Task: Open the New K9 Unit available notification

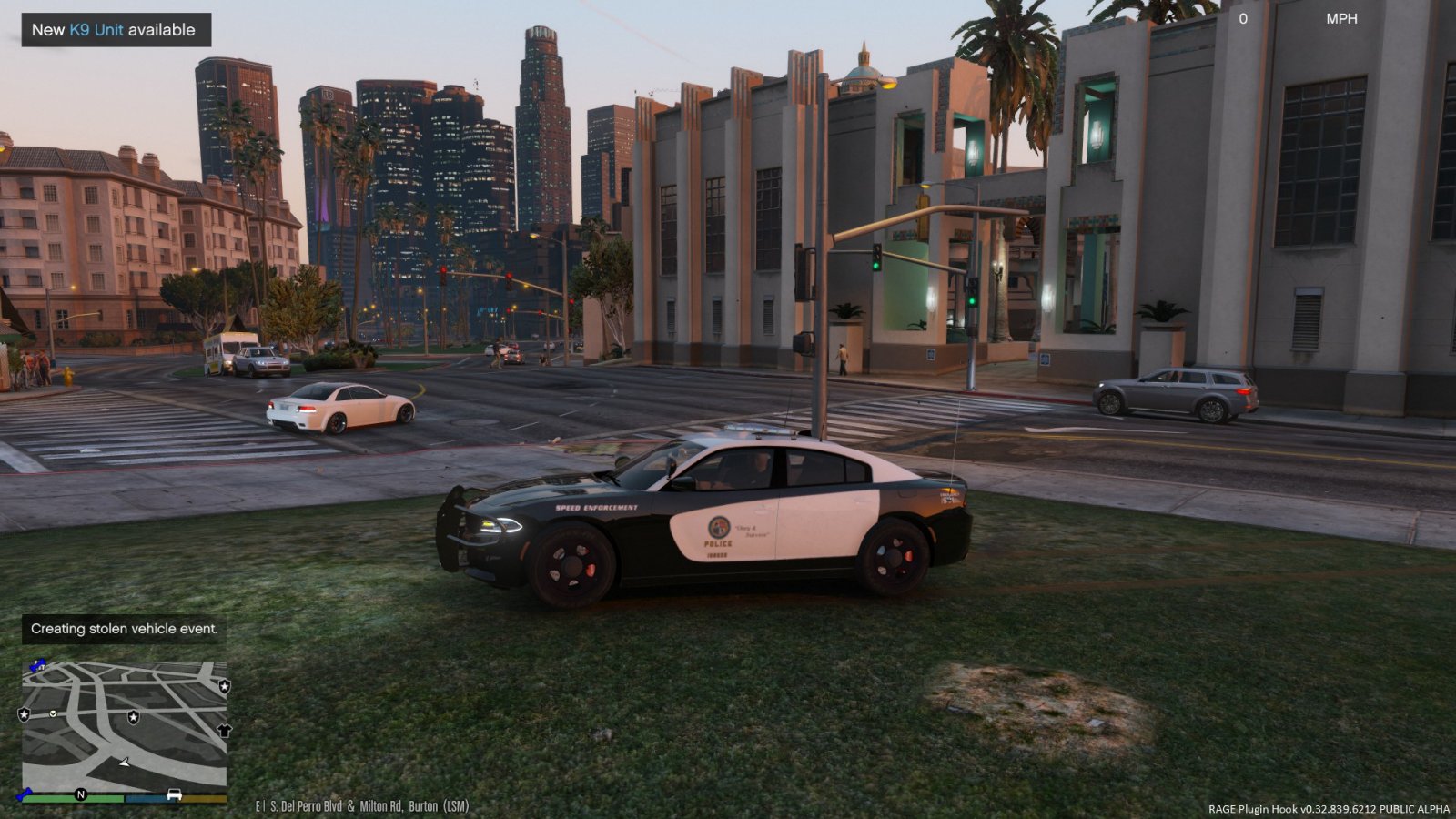Action: (116, 30)
